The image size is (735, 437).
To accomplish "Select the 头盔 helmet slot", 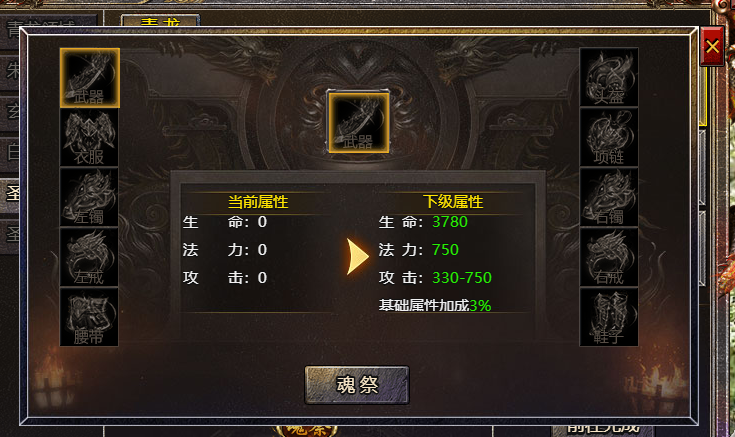I will 609,77.
